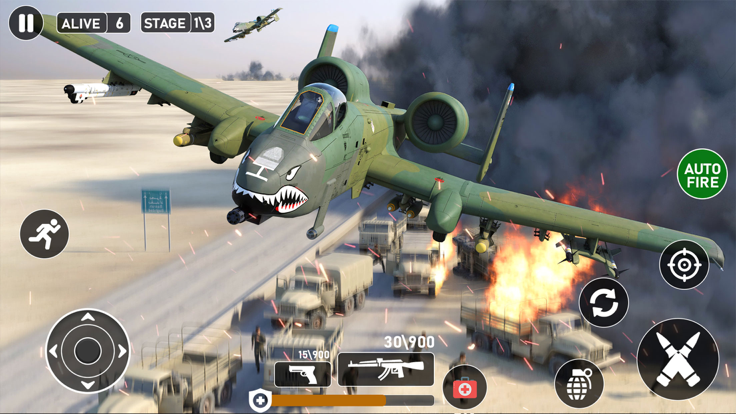Throw a grenade
Image resolution: width=736 pixels, height=414 pixels.
point(579,383)
